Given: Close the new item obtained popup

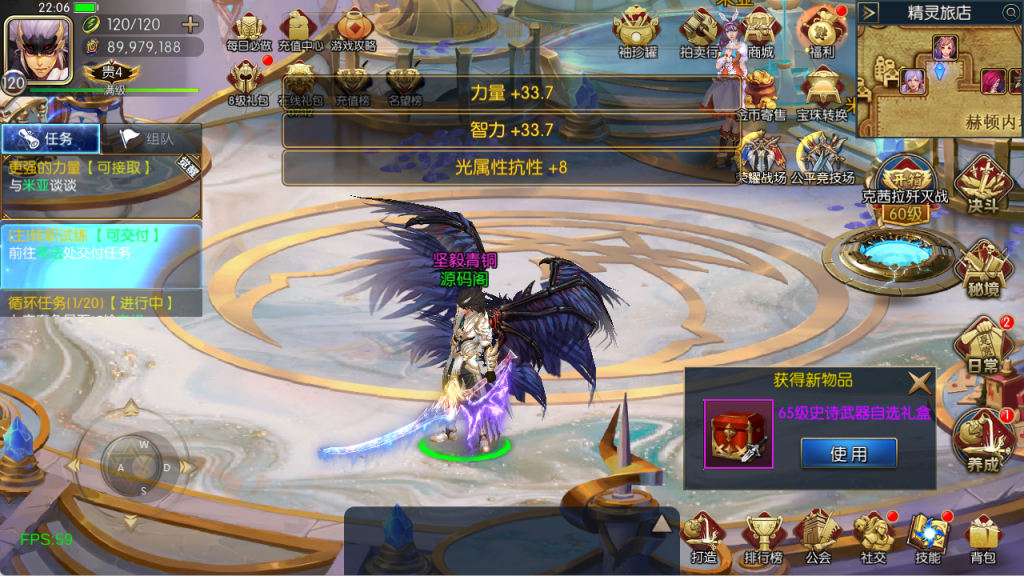Looking at the screenshot, I should point(918,381).
